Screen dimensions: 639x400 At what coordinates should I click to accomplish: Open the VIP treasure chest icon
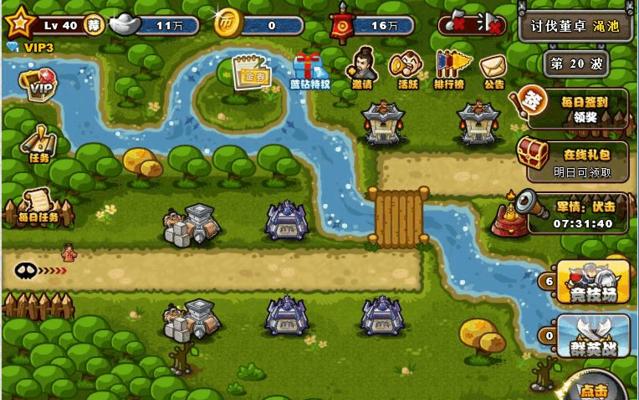point(38,88)
